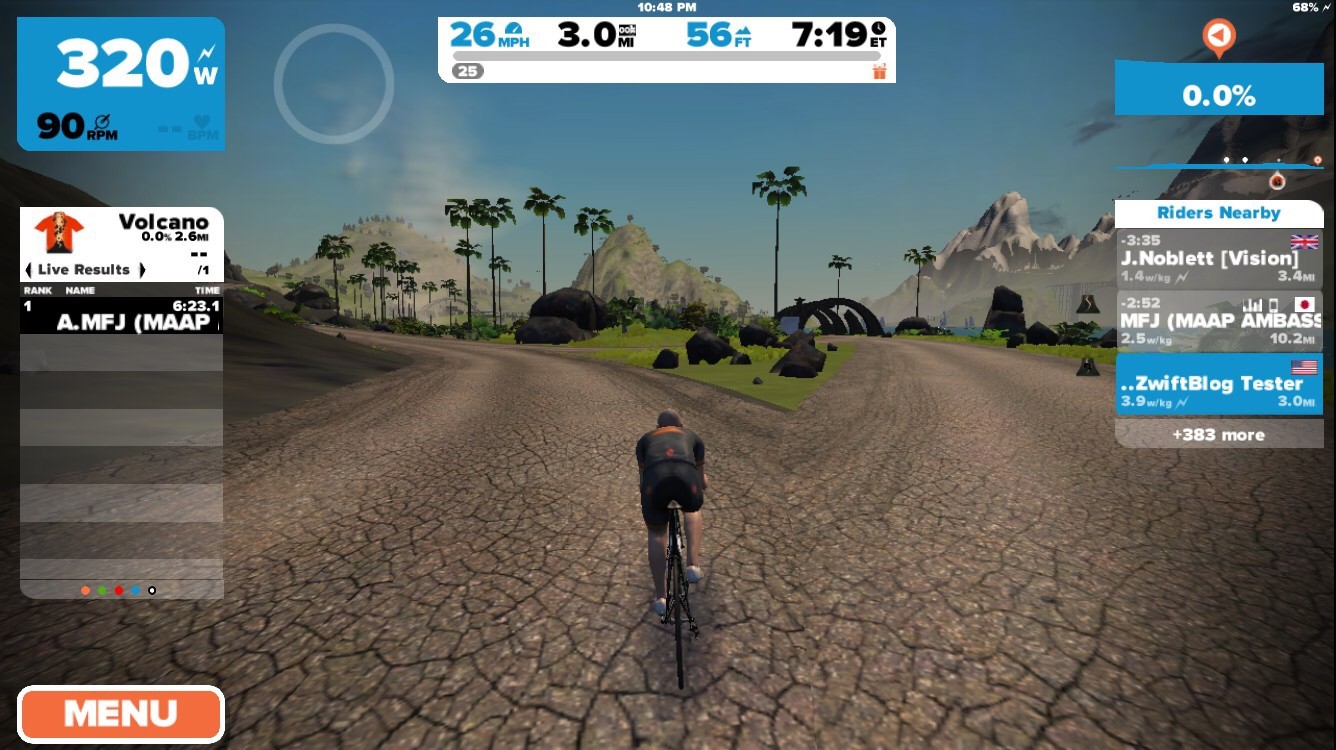Image resolution: width=1336 pixels, height=750 pixels.
Task: Open the orange MENU button
Action: pos(120,714)
